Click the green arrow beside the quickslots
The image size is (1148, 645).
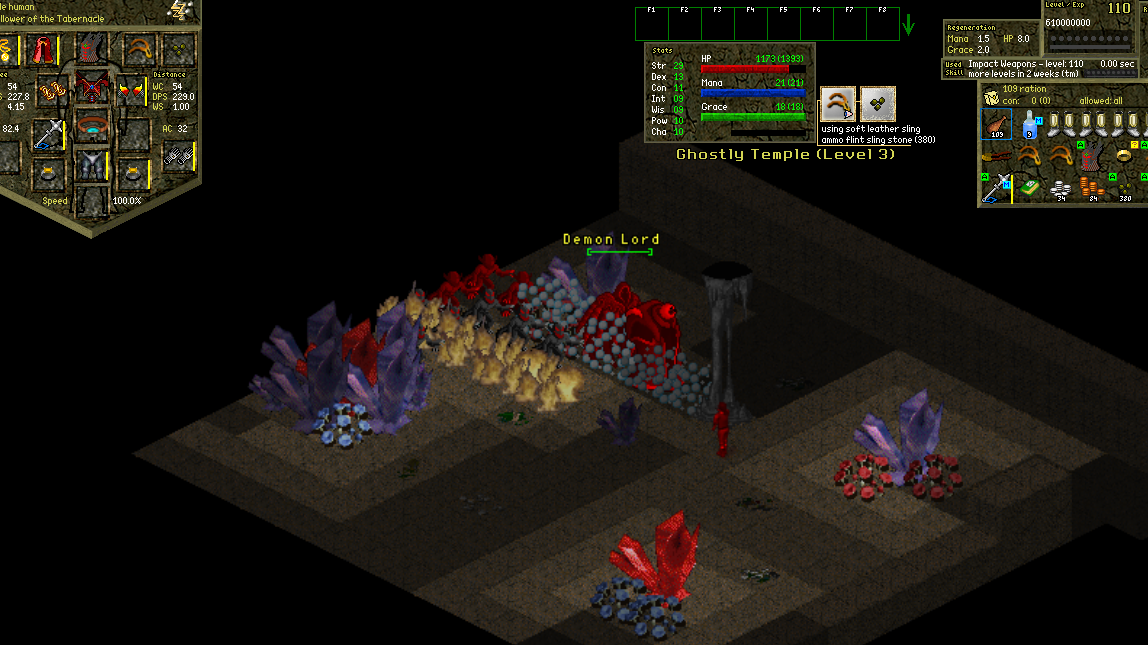coord(908,25)
